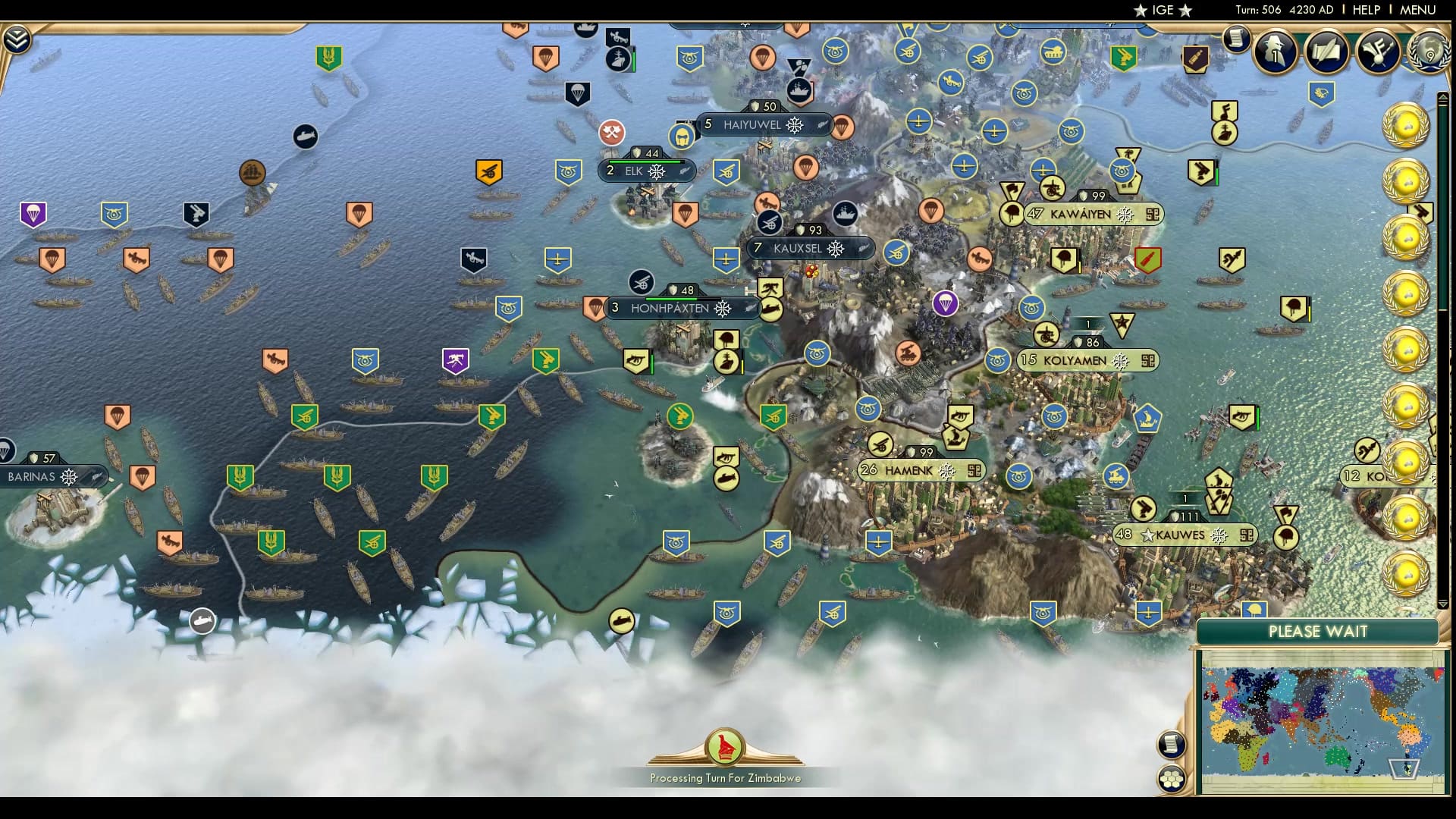This screenshot has width=1456, height=819.
Task: Click the Barinas city banner
Action: 42,476
